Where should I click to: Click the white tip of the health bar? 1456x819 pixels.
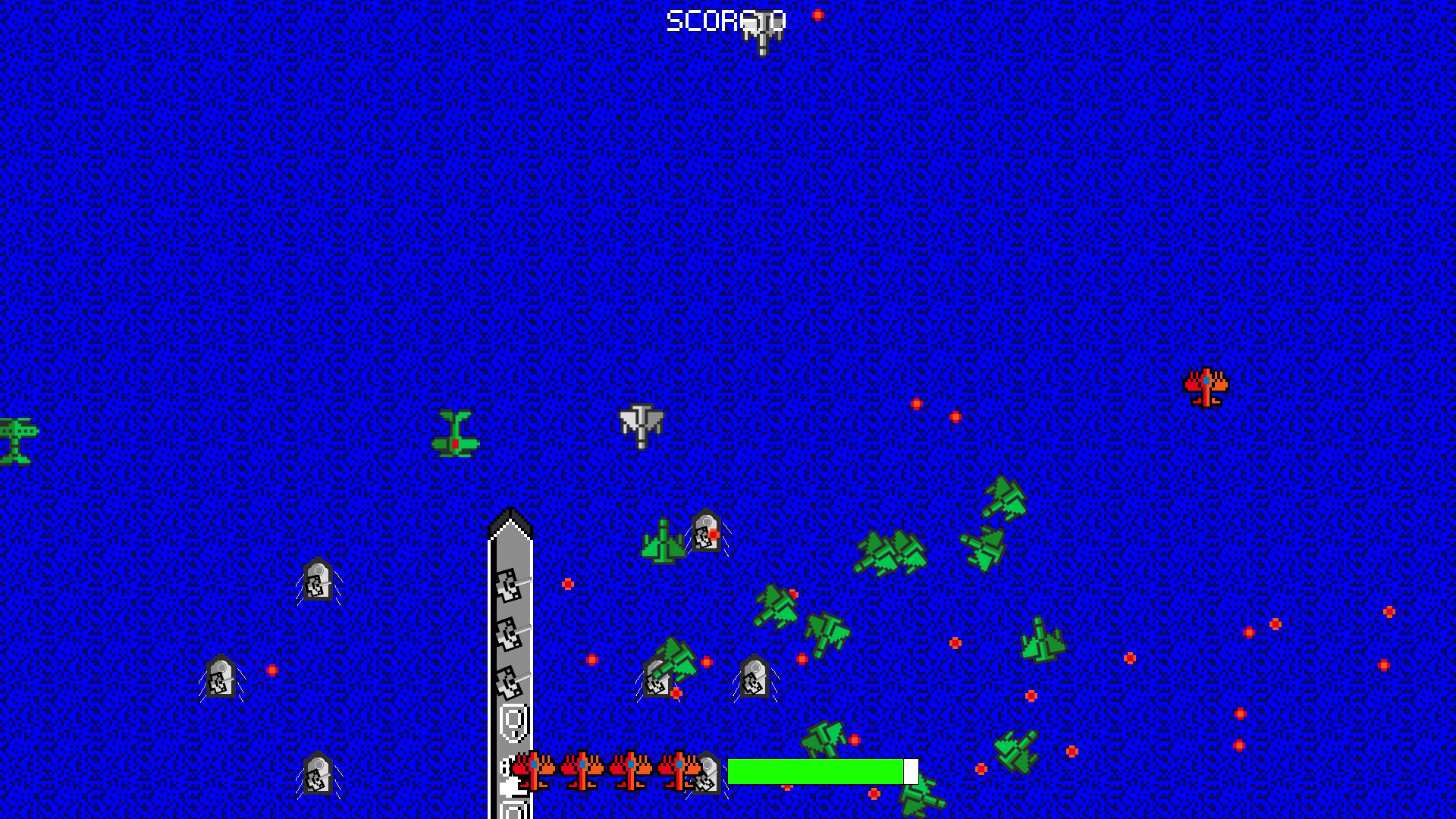(910, 769)
